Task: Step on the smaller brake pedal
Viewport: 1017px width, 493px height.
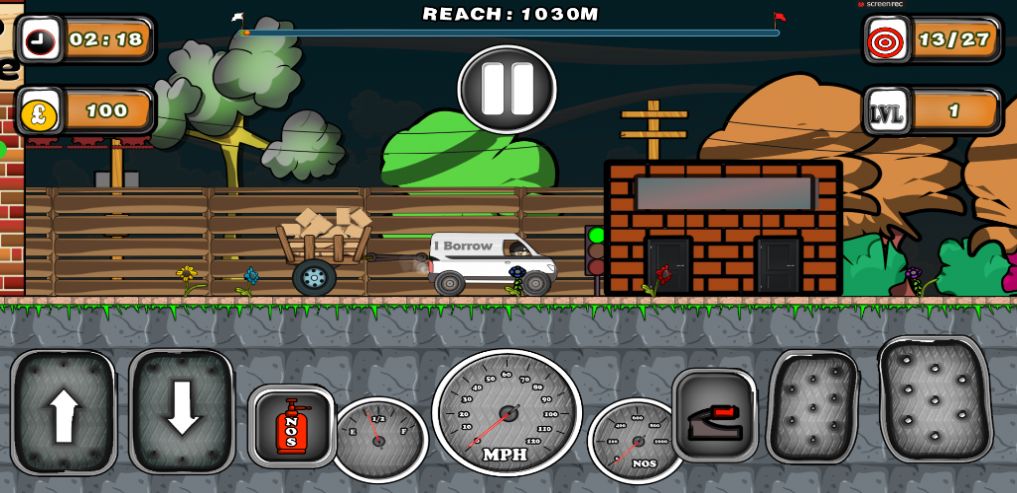Action: click(813, 405)
